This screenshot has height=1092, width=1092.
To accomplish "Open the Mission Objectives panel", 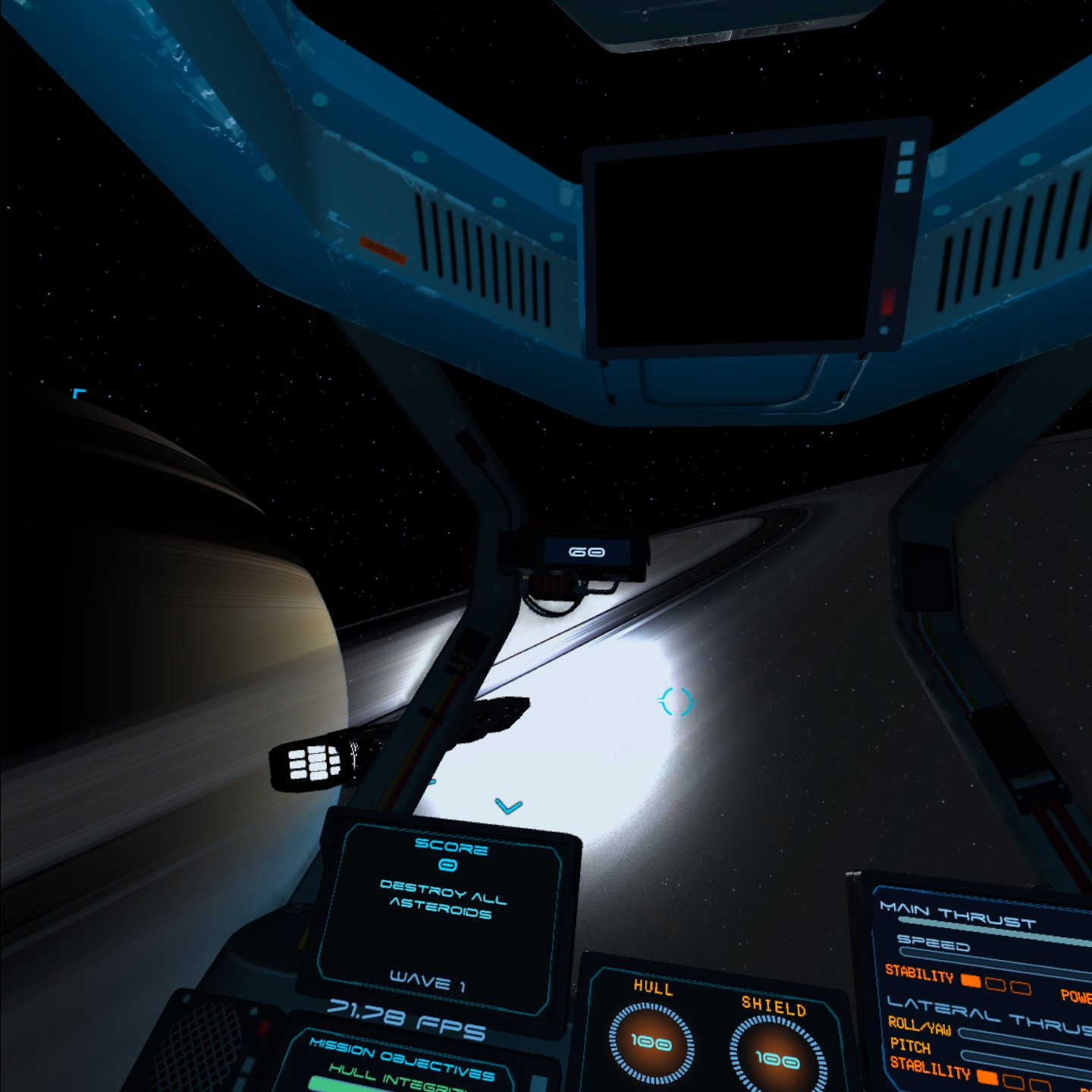I will [x=402, y=1059].
